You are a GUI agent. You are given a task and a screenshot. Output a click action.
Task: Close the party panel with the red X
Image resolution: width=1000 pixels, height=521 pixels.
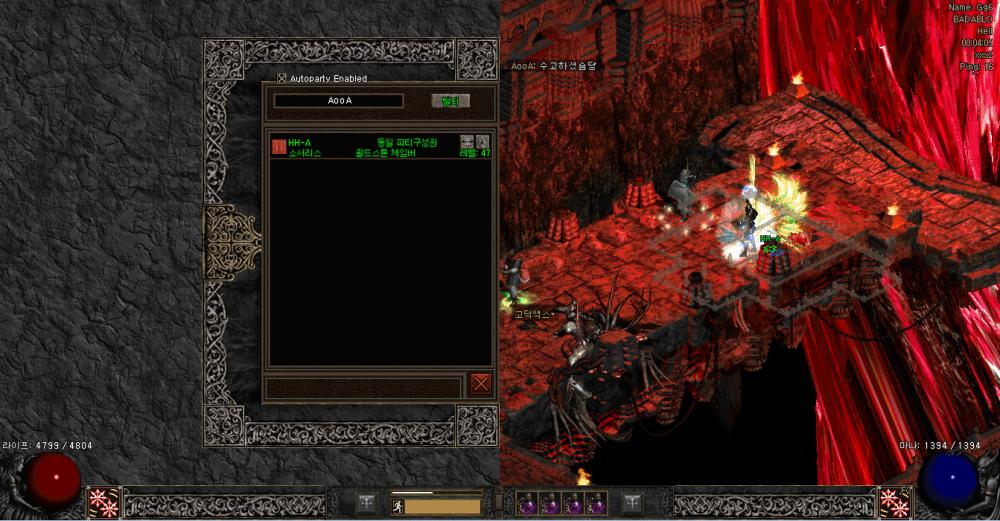(481, 383)
